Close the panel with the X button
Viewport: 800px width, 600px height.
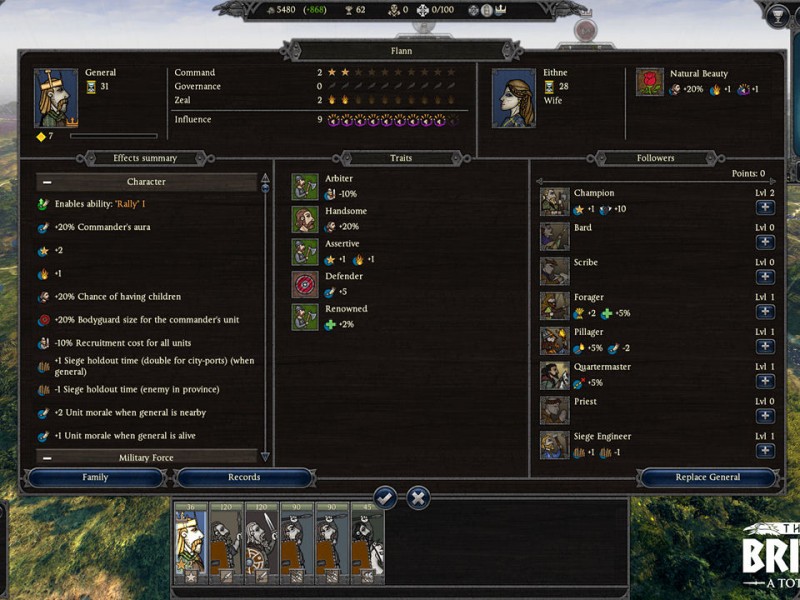[x=418, y=497]
